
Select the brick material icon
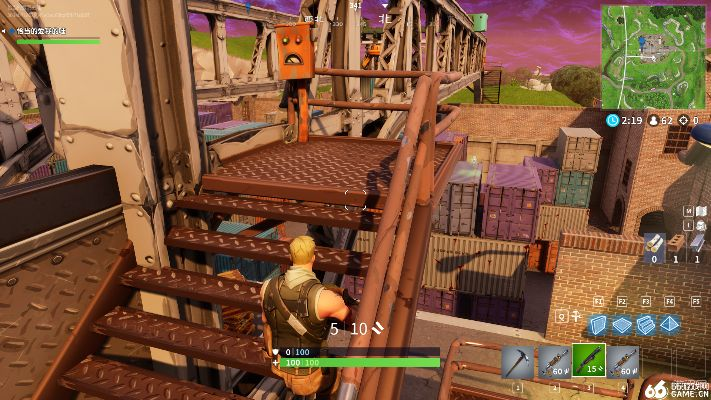pyautogui.click(x=674, y=242)
